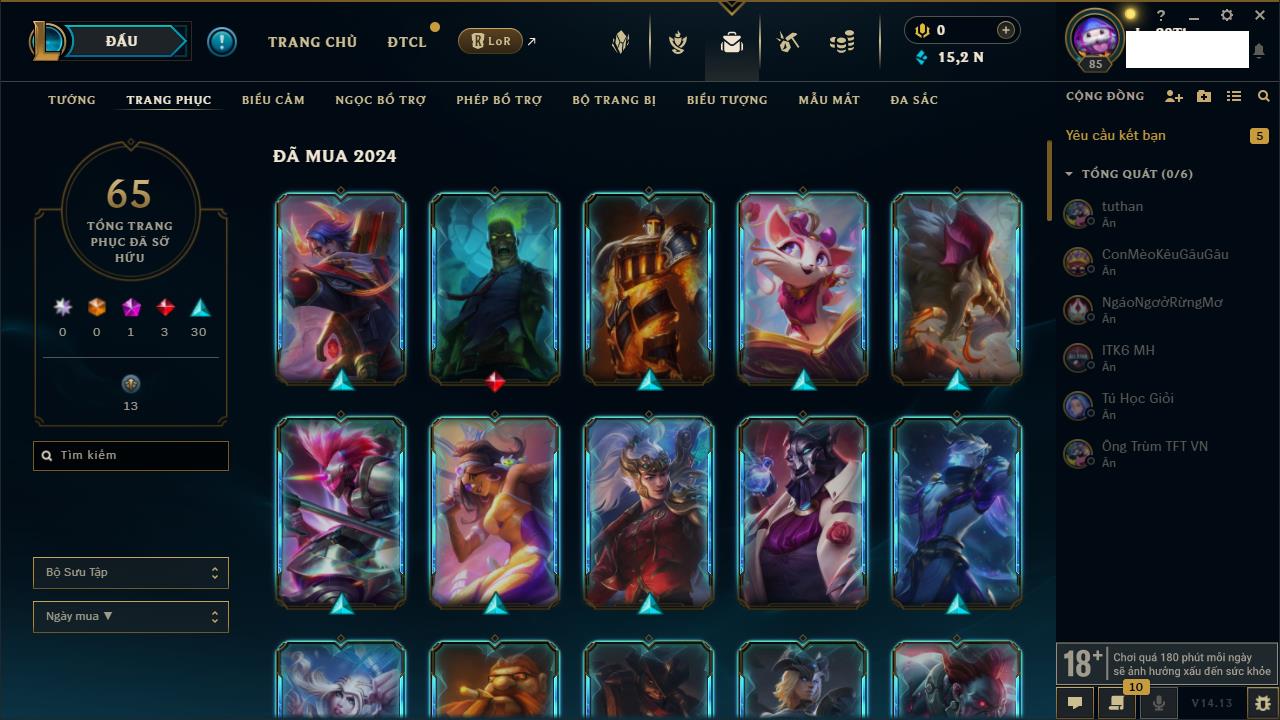Launch the LoR link button
The width and height of the screenshot is (1280, 720).
pos(491,41)
